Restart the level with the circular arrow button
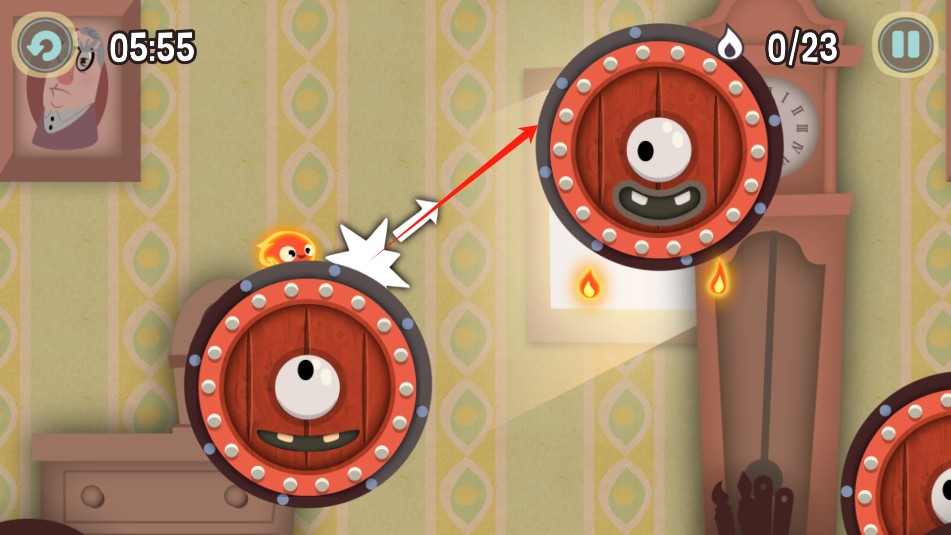Screen dimensions: 951x535 click(44, 45)
